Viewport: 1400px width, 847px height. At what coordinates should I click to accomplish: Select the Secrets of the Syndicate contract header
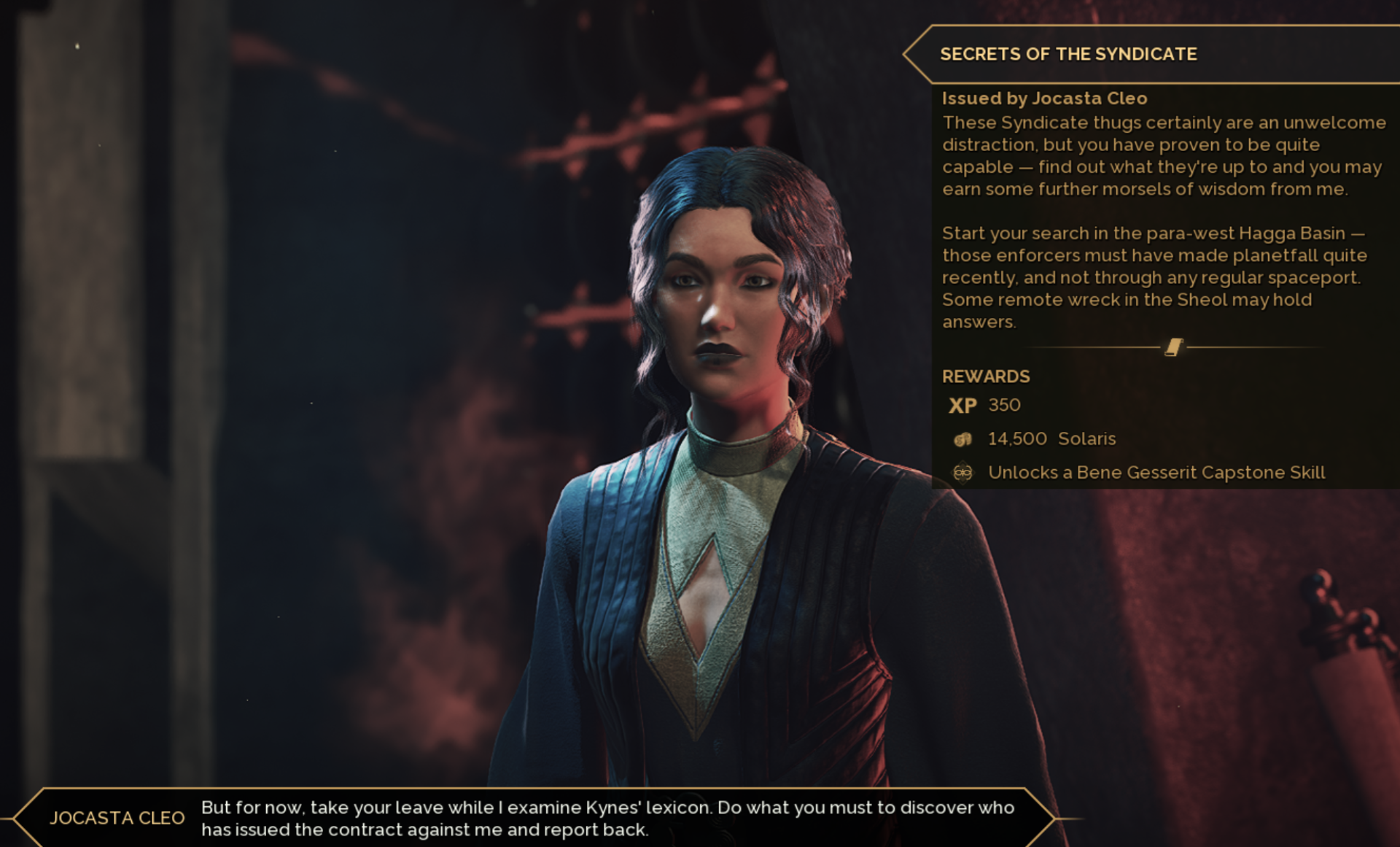[x=1068, y=54]
